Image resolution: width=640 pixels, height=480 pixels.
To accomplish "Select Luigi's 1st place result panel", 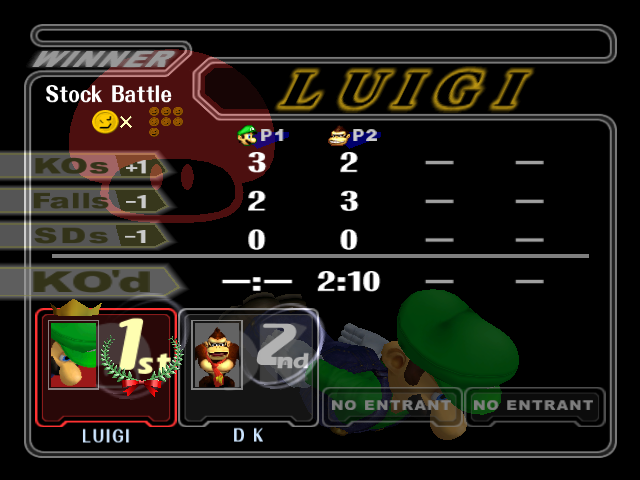I will [x=107, y=367].
